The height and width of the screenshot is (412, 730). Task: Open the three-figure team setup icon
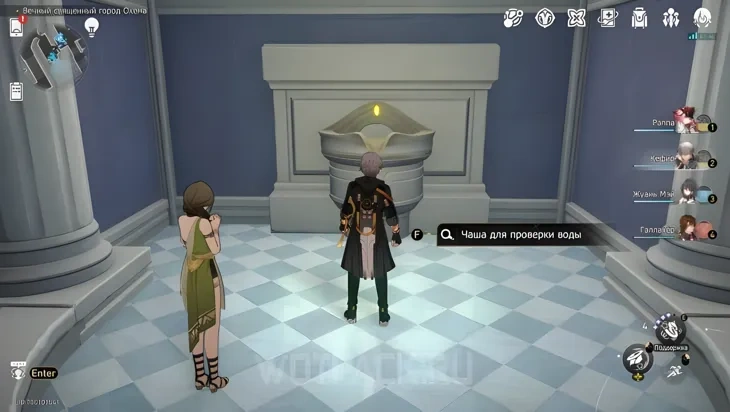(x=671, y=18)
